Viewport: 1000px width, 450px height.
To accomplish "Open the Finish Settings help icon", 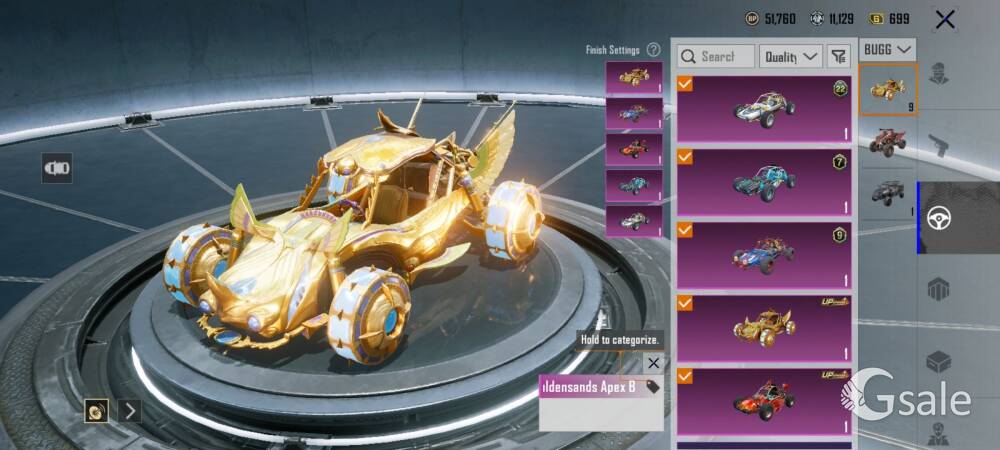I will coord(653,50).
